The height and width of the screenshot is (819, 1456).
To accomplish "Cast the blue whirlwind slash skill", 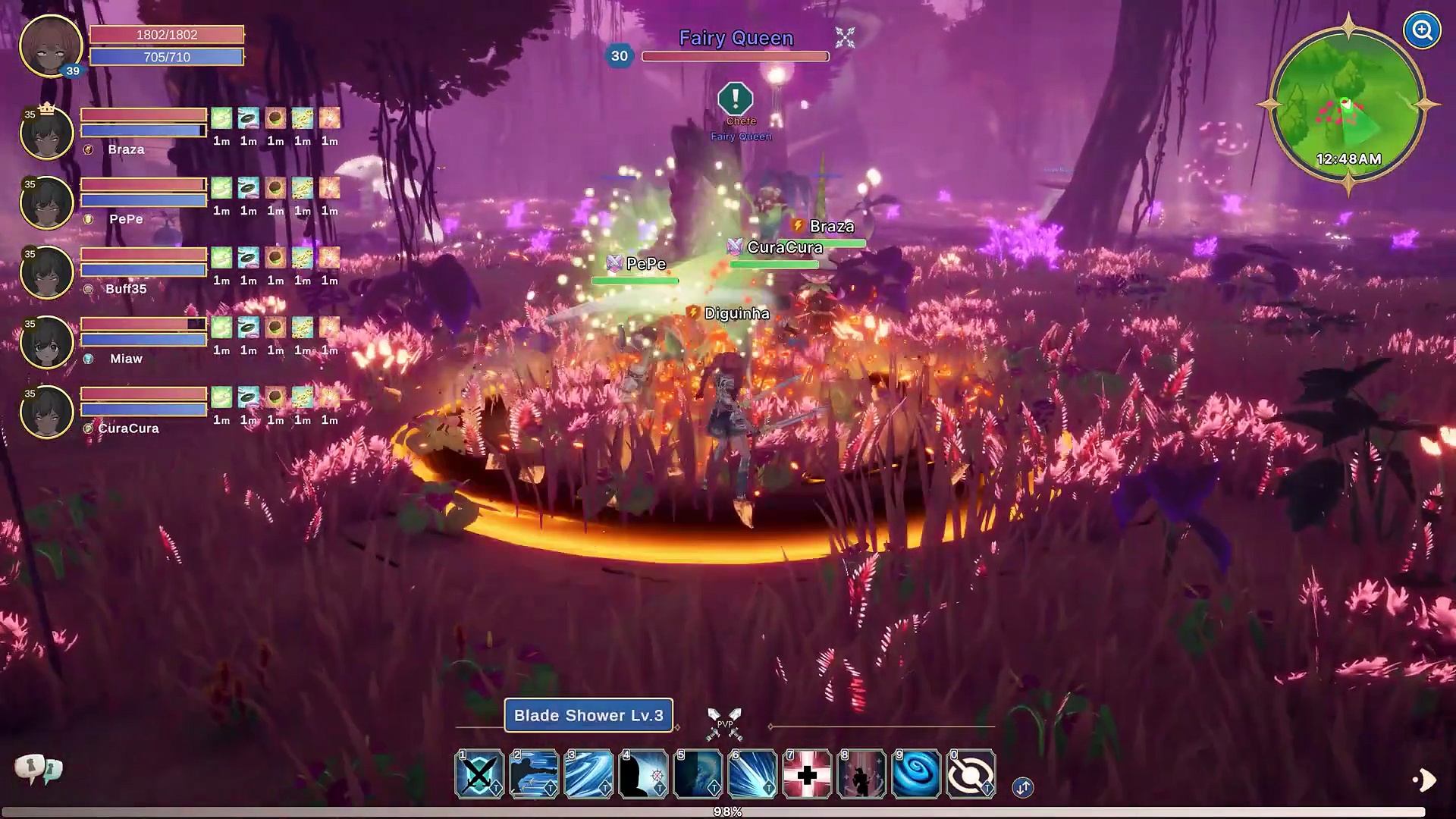I will click(x=588, y=774).
